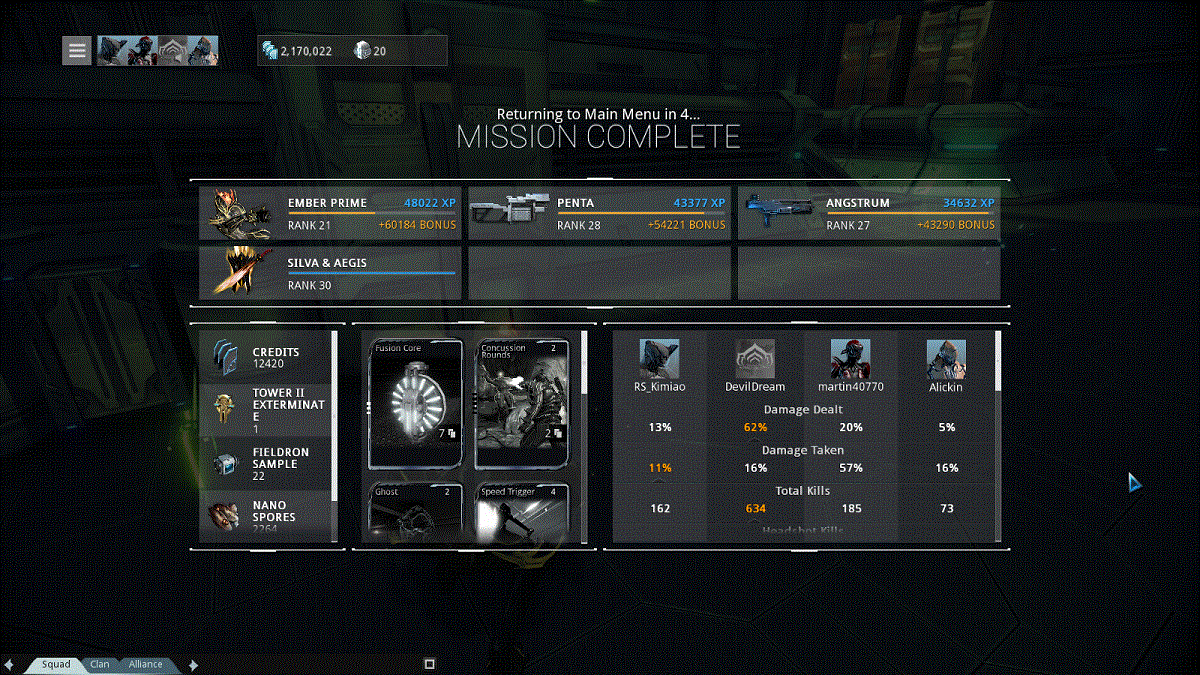Select the Tower II Exterminate reward row

(x=266, y=408)
